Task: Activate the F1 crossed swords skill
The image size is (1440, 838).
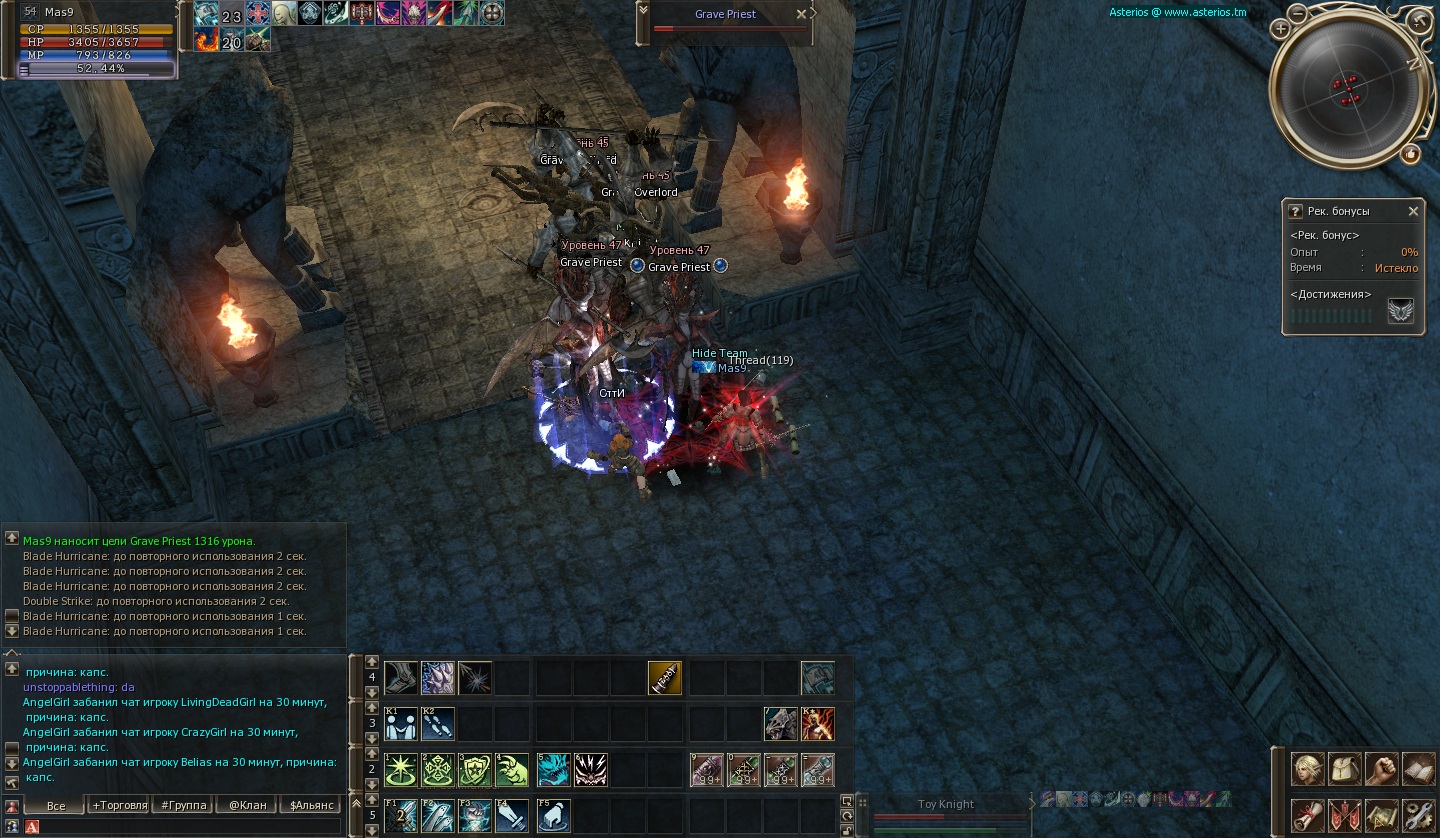Action: 400,815
